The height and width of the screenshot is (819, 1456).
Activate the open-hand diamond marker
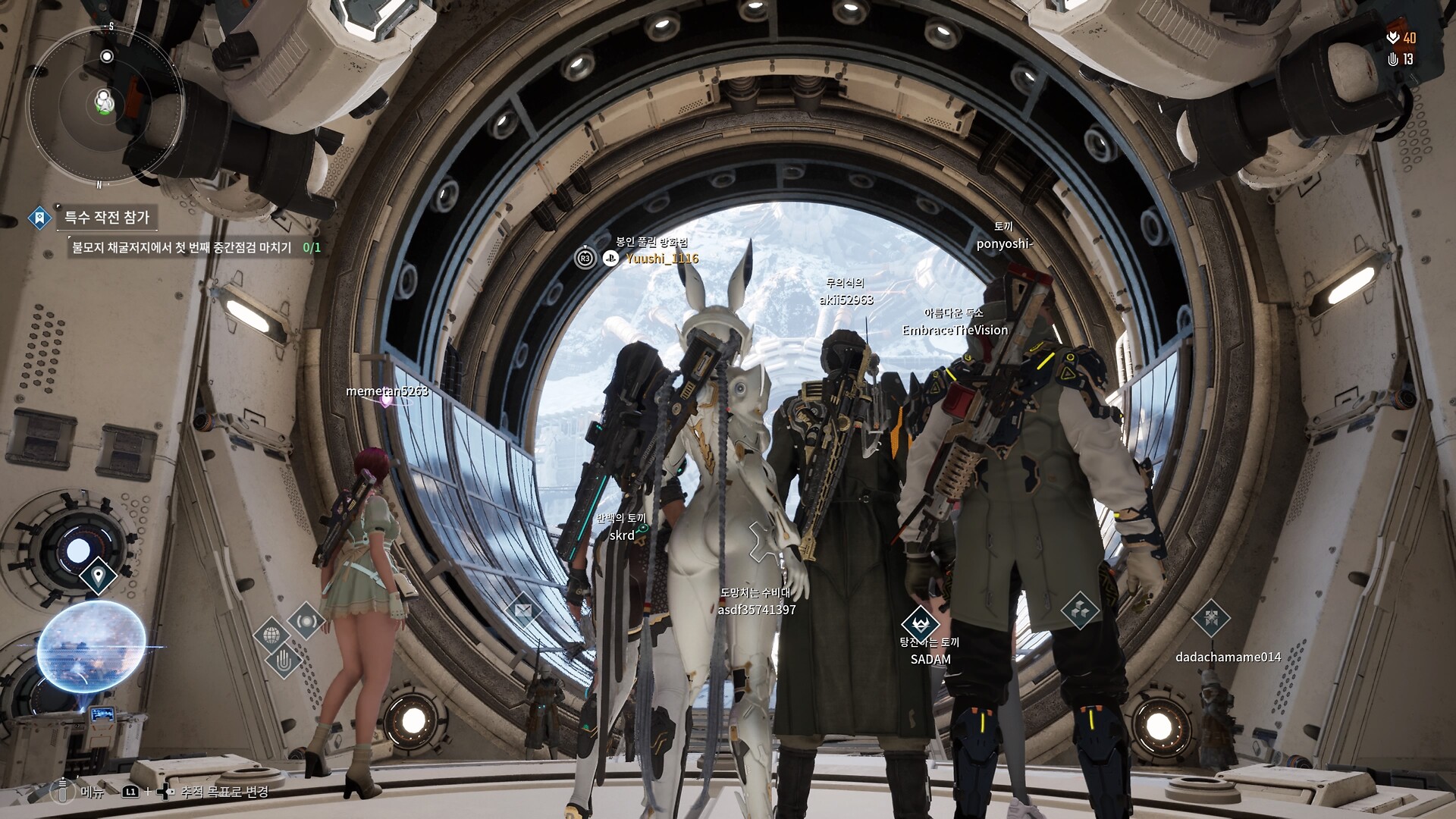[284, 661]
